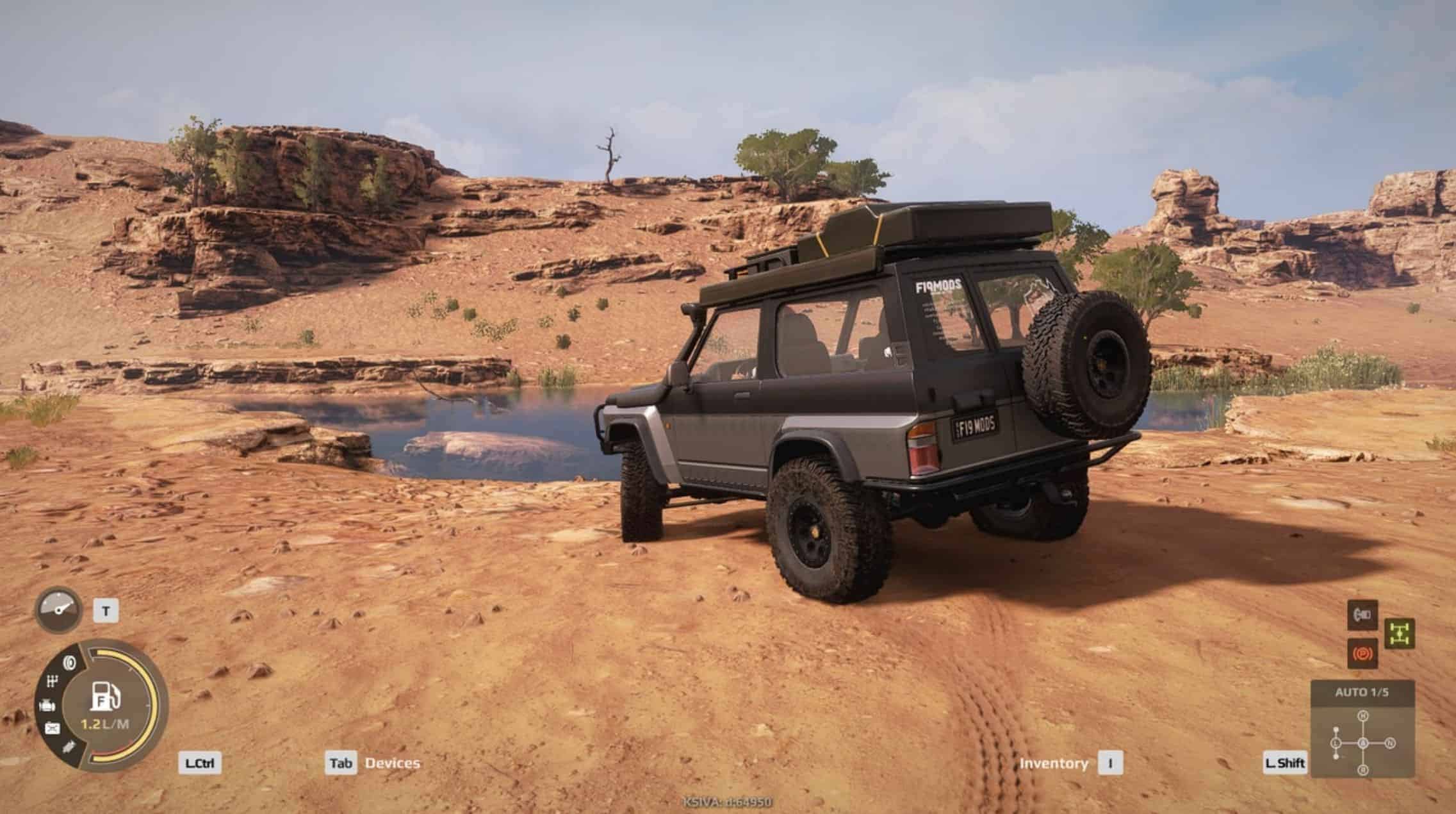Select the wheel icon on the status wheel
The height and width of the screenshot is (814, 1456).
click(69, 662)
